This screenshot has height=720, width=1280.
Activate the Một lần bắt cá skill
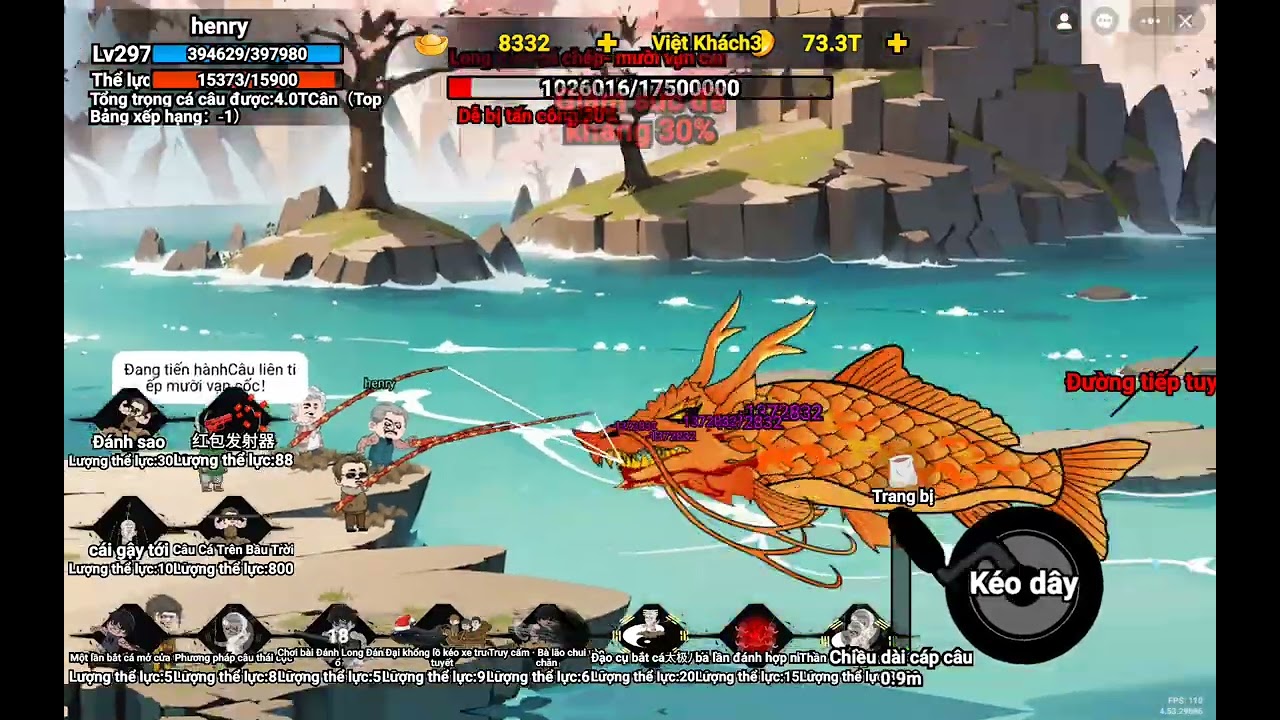(128, 630)
